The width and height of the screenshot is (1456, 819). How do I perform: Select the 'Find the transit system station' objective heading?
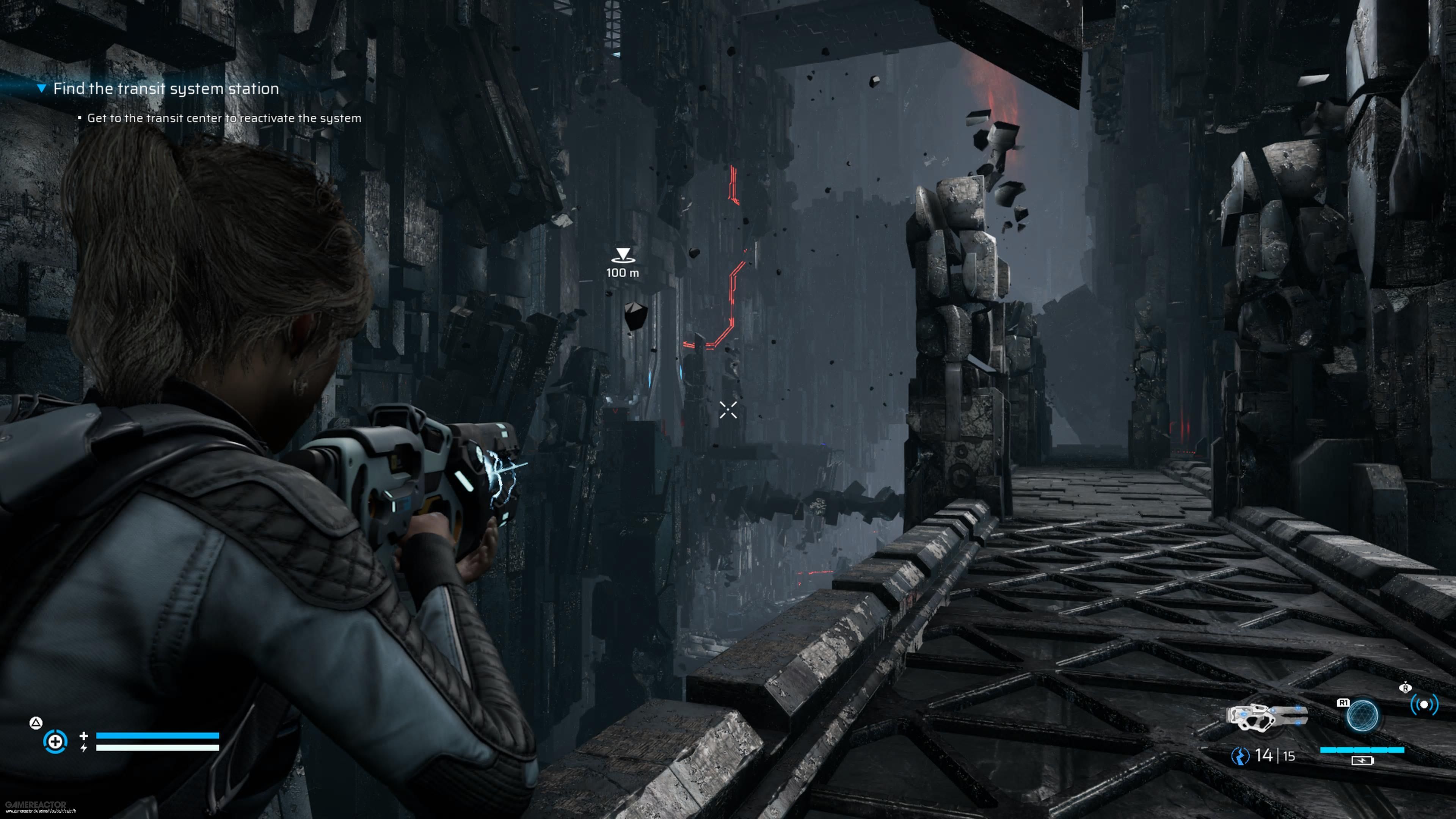166,88
